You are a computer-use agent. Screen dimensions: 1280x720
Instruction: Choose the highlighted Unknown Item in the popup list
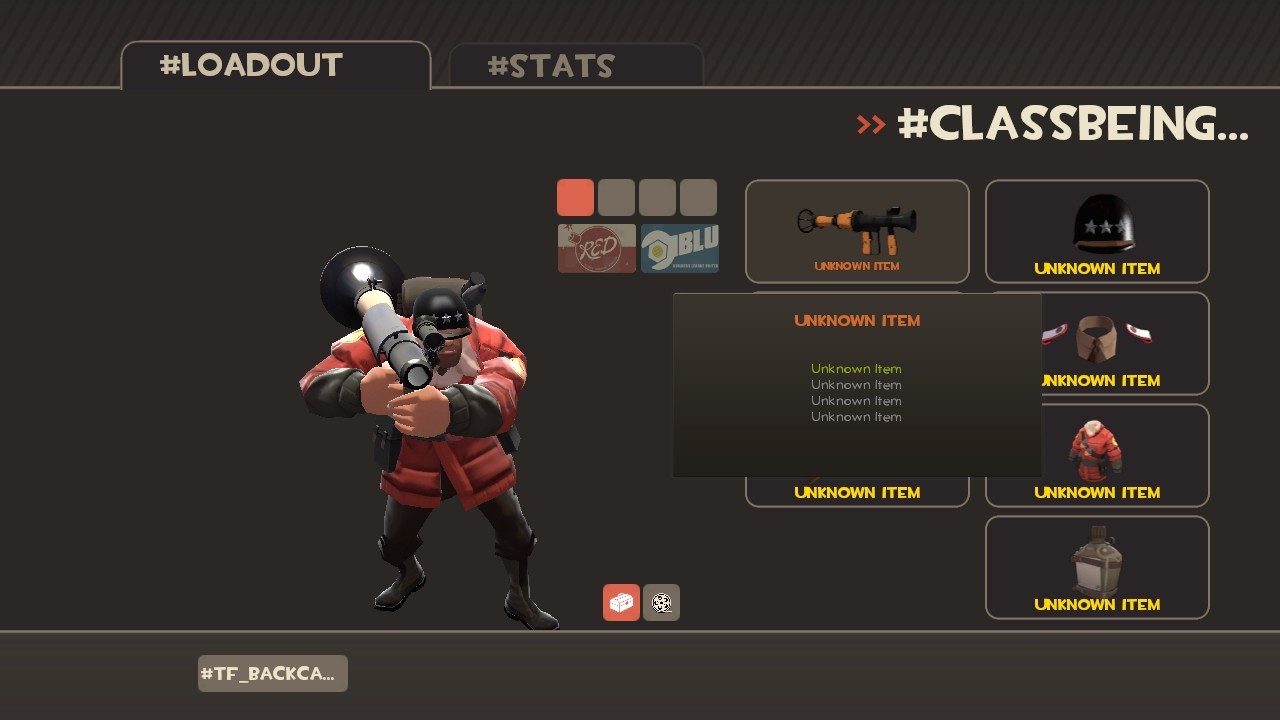(856, 368)
